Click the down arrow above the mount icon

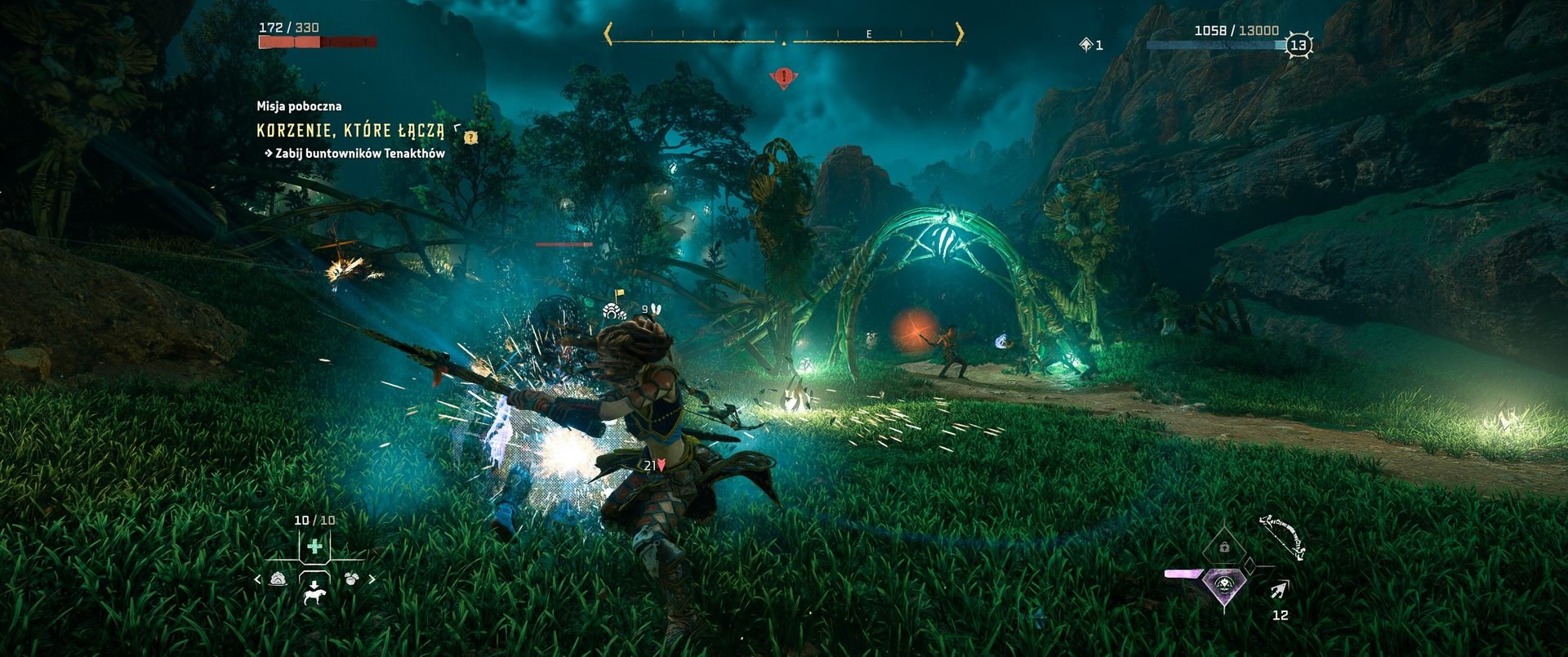(314, 584)
